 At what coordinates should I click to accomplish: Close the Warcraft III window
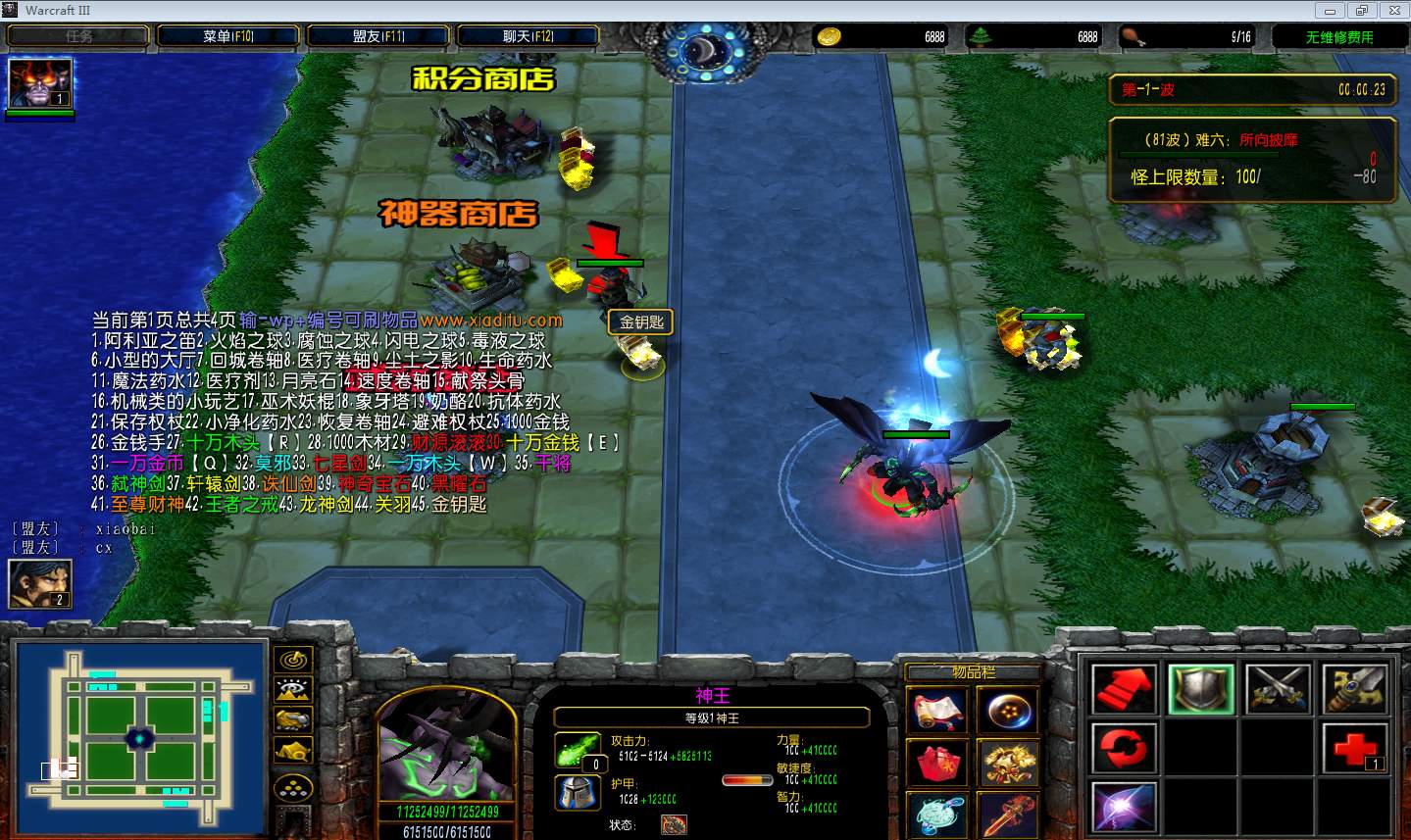pyautogui.click(x=1392, y=11)
